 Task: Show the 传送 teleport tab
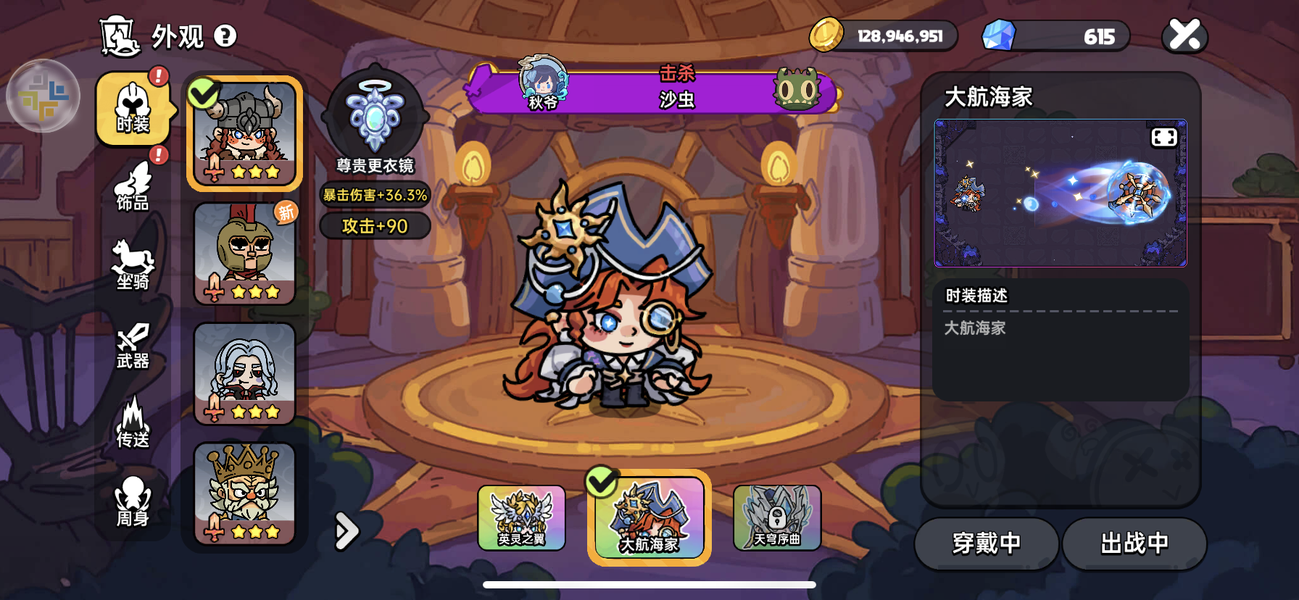133,424
